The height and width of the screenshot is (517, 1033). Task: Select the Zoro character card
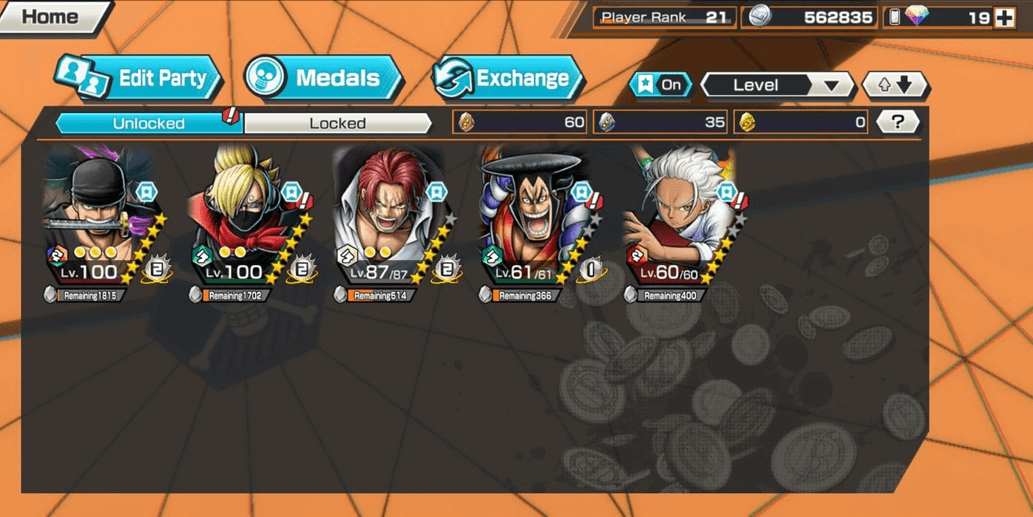[100, 222]
